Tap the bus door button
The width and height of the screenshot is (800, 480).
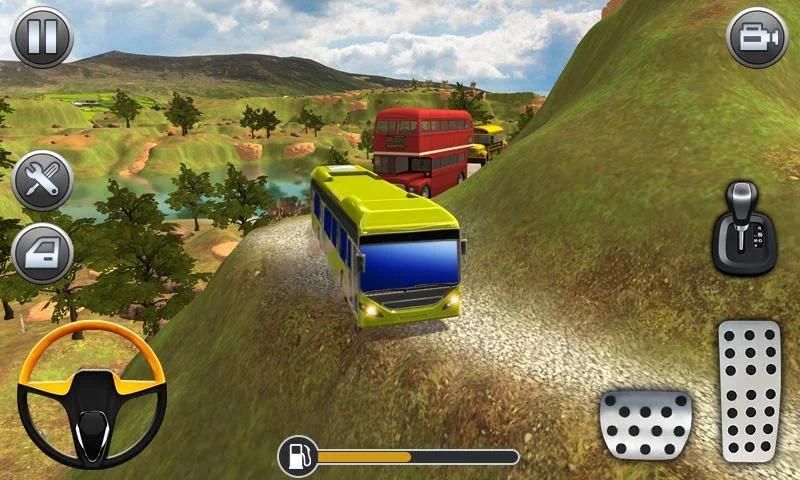click(42, 252)
